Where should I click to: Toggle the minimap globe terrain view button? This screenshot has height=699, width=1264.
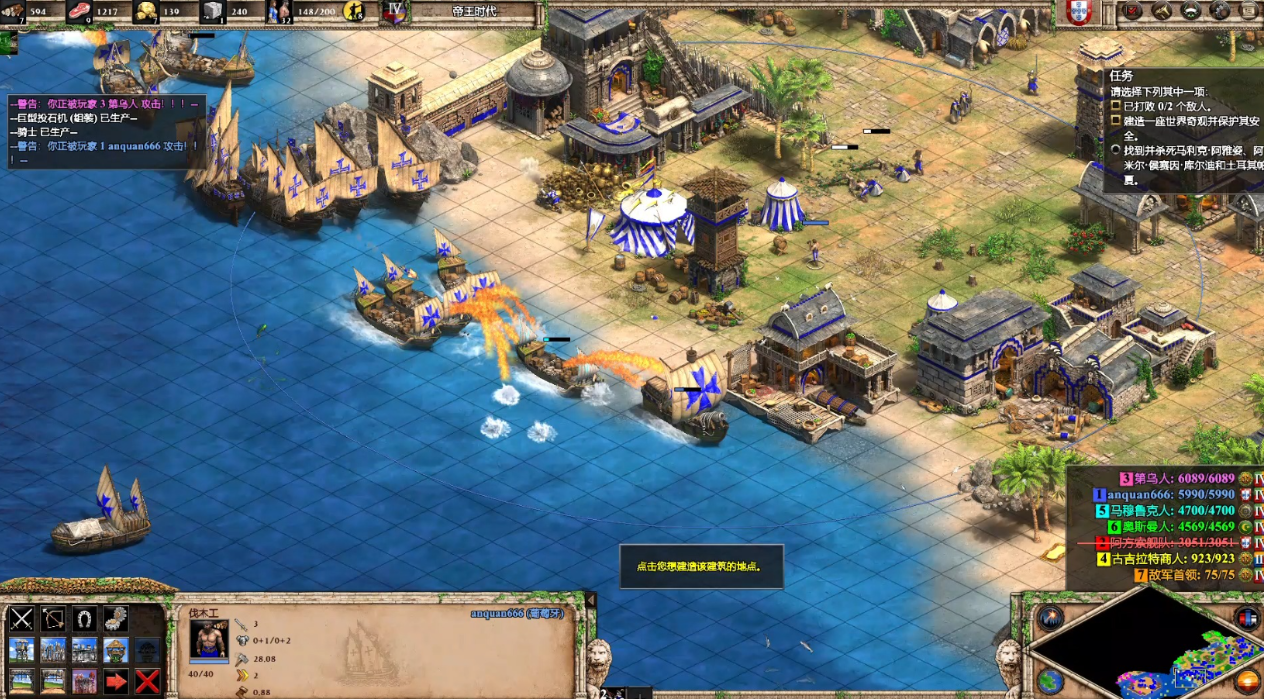(x=1048, y=682)
